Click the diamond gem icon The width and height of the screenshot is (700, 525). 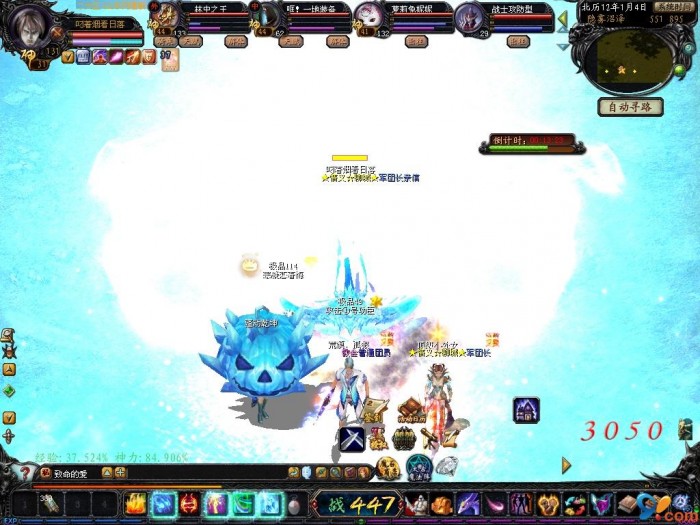[x=446, y=465]
